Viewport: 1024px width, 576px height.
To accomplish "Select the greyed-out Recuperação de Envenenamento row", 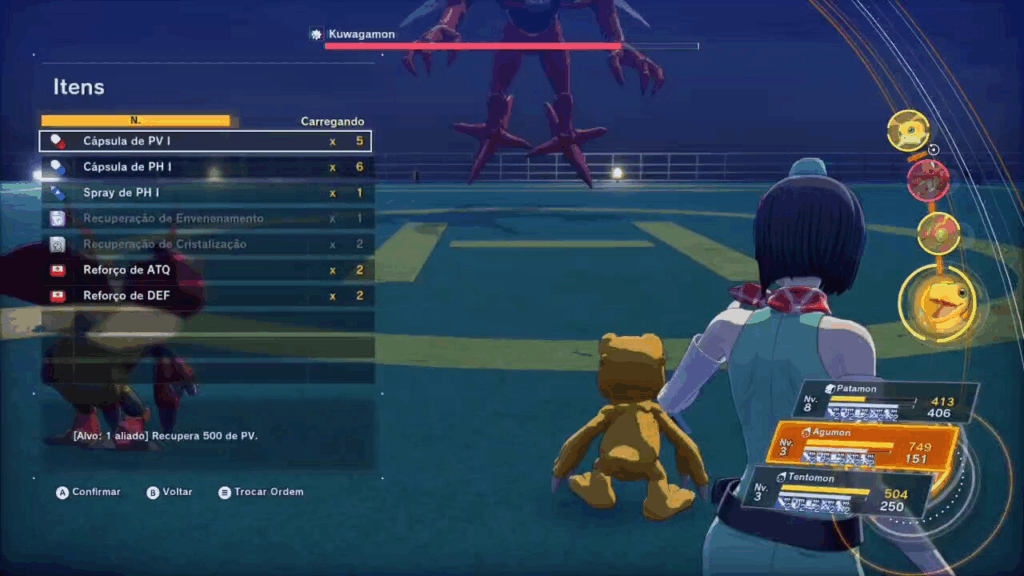I will (x=206, y=219).
